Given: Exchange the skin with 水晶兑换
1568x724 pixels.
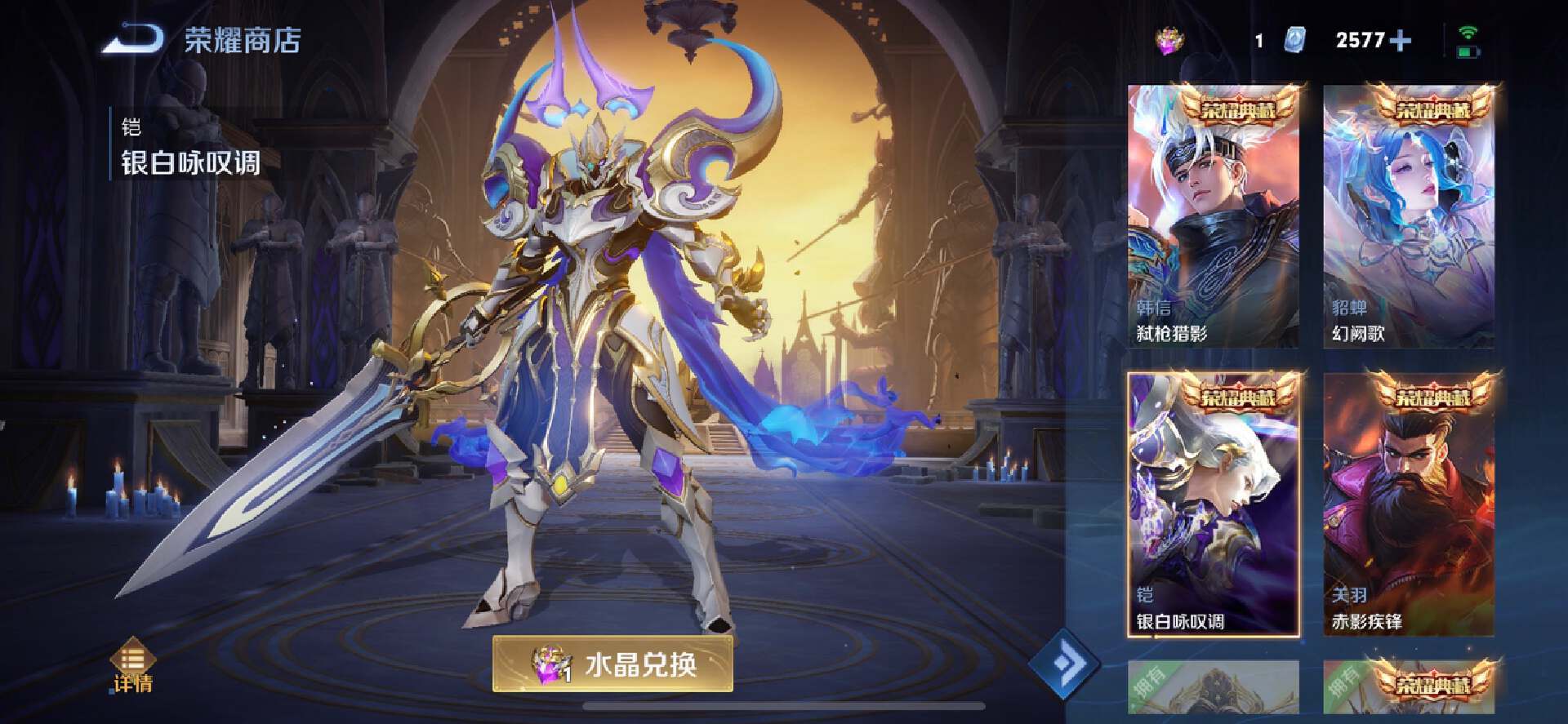Looking at the screenshot, I should [612, 664].
